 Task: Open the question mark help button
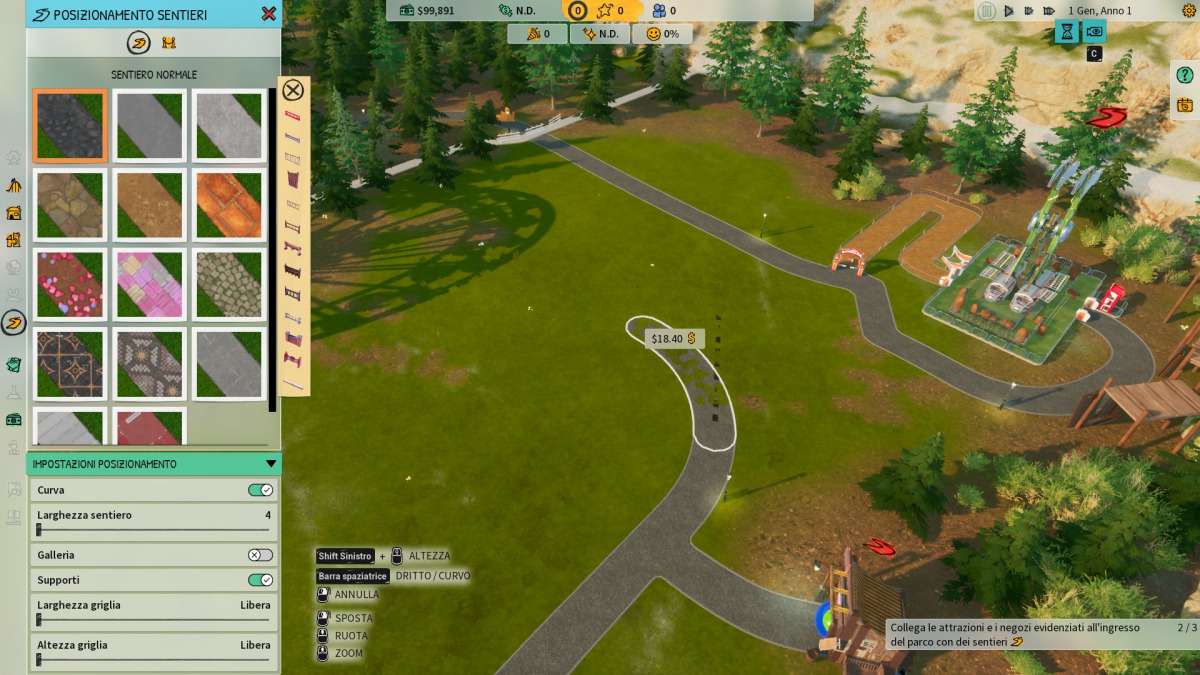pyautogui.click(x=1185, y=75)
